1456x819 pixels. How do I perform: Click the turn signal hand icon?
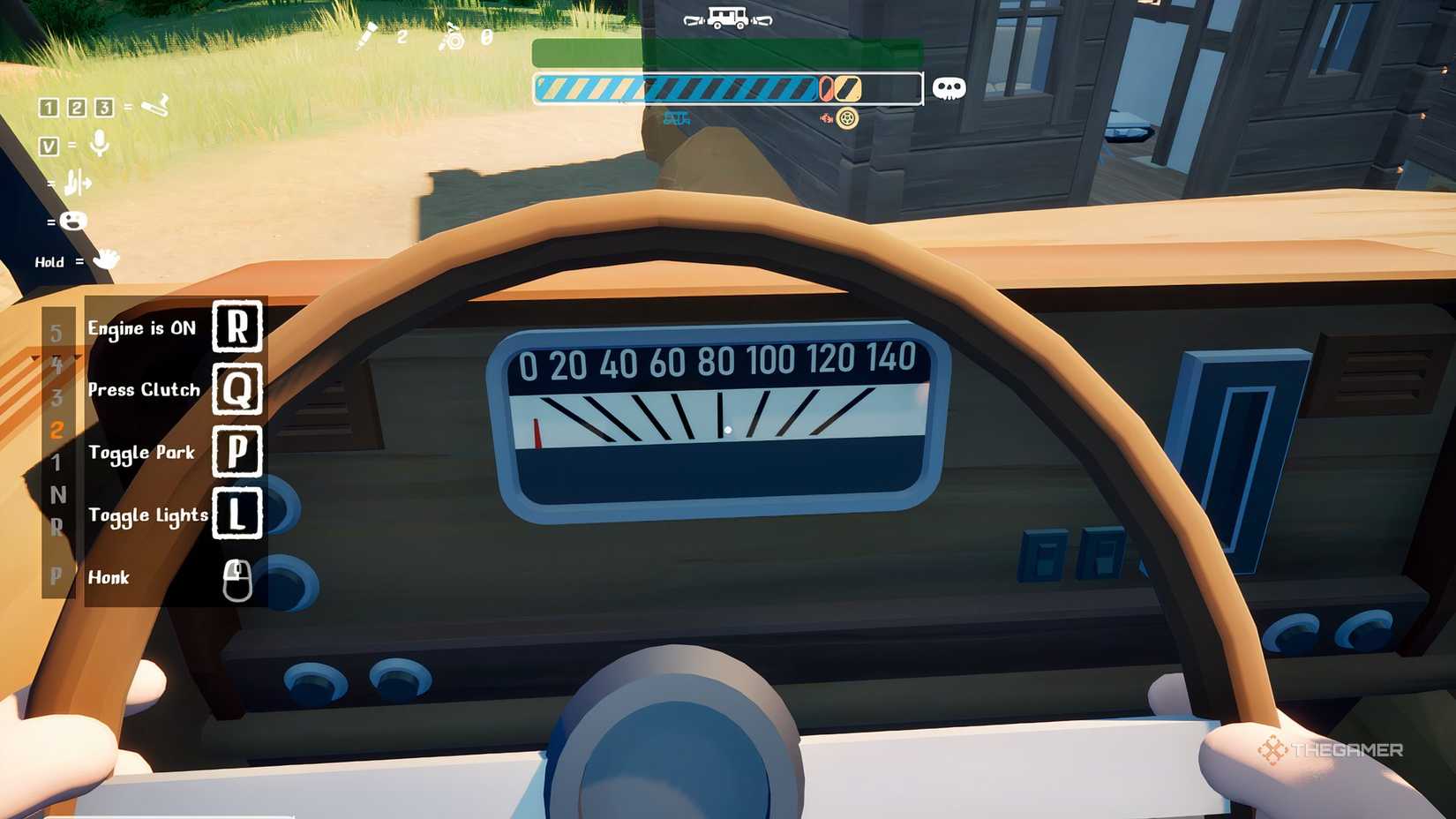click(x=78, y=183)
